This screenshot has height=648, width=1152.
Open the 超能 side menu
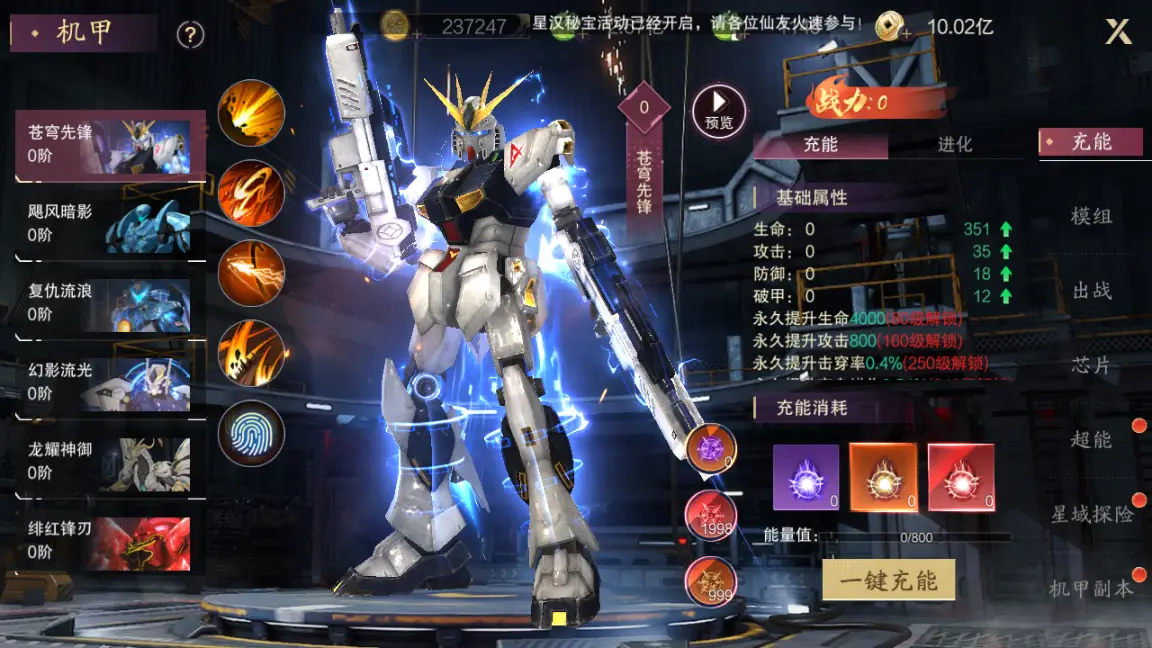tap(1091, 440)
